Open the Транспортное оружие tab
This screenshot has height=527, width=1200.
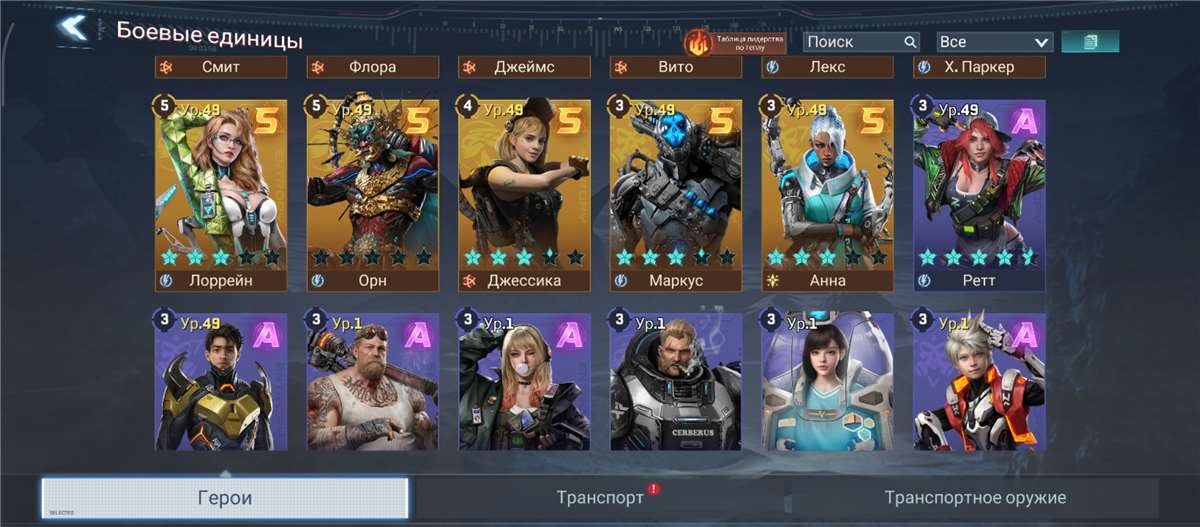(975, 498)
